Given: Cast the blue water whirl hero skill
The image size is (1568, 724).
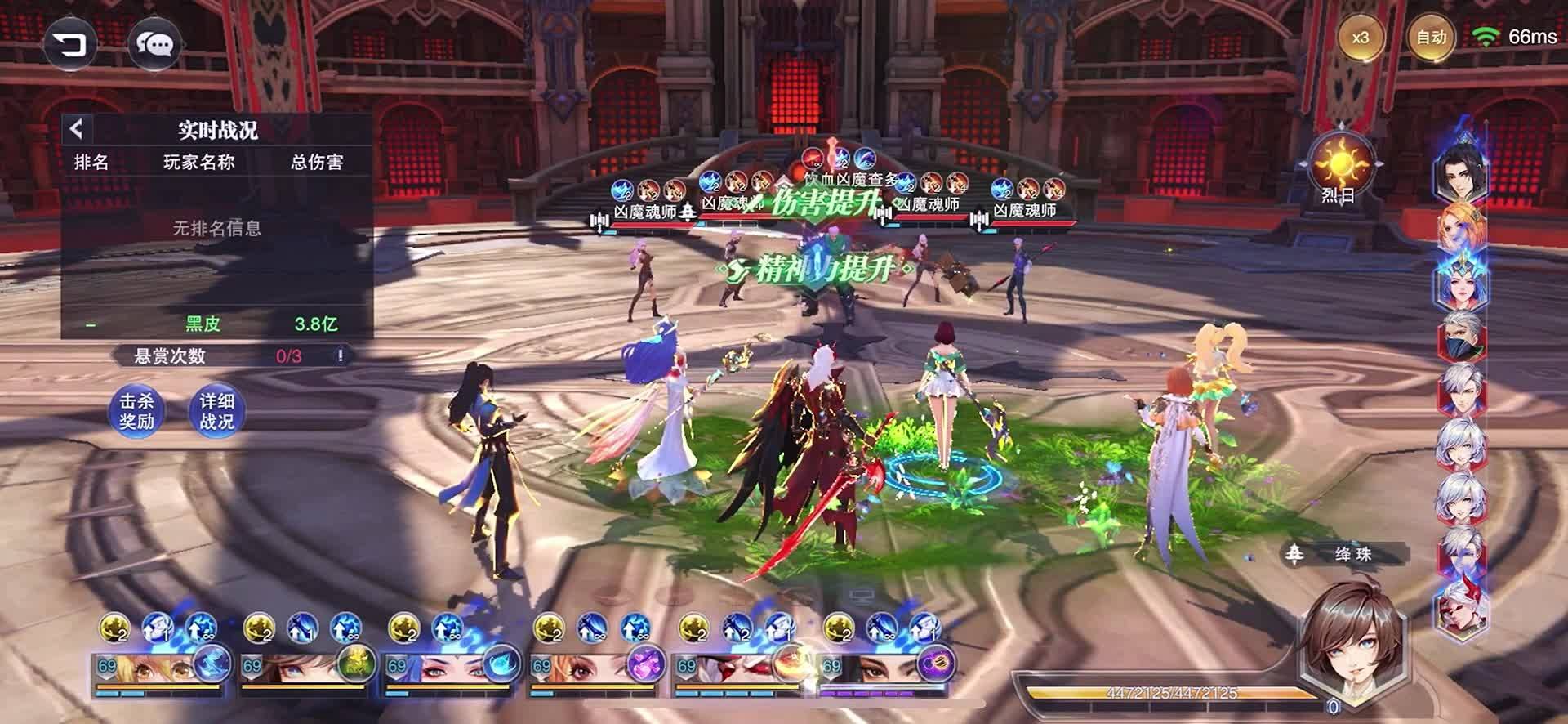Looking at the screenshot, I should (x=501, y=664).
